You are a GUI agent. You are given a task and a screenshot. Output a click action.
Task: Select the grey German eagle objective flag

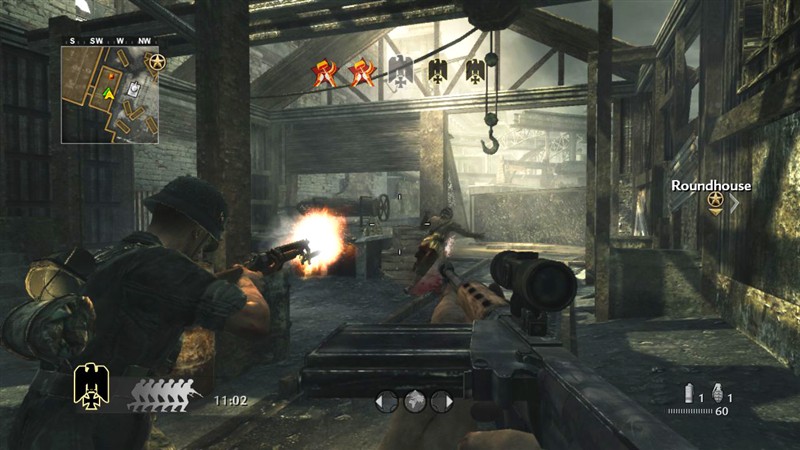pyautogui.click(x=400, y=70)
